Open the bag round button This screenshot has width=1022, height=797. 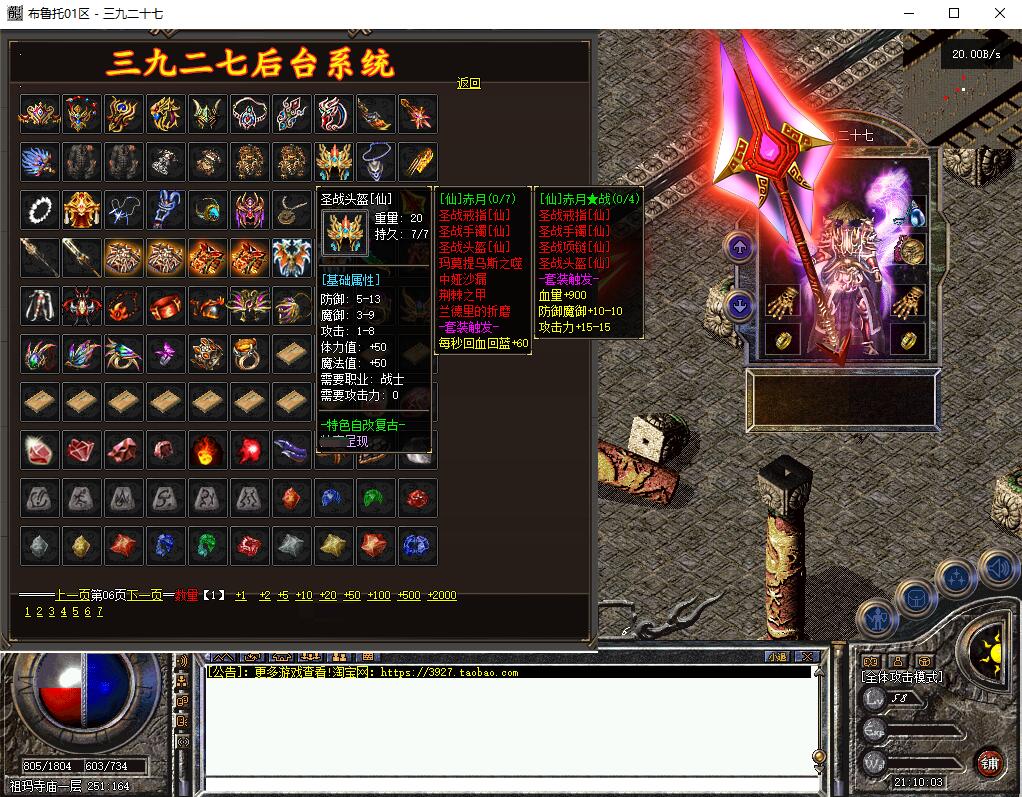coord(915,597)
